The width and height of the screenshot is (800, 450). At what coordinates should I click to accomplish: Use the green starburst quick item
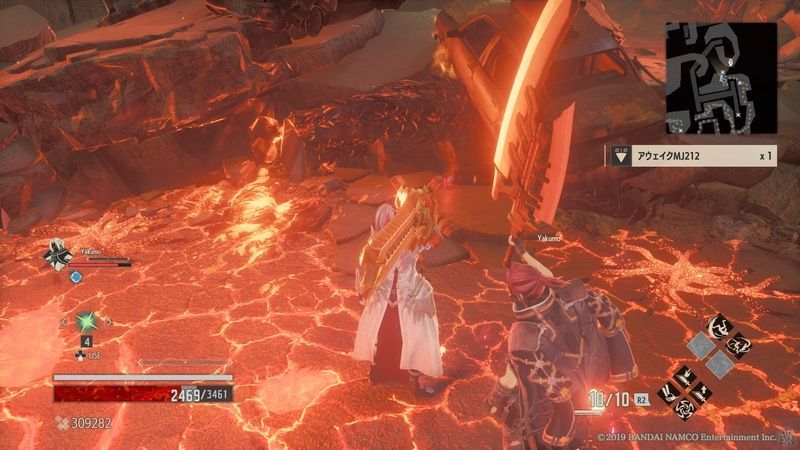pos(87,323)
